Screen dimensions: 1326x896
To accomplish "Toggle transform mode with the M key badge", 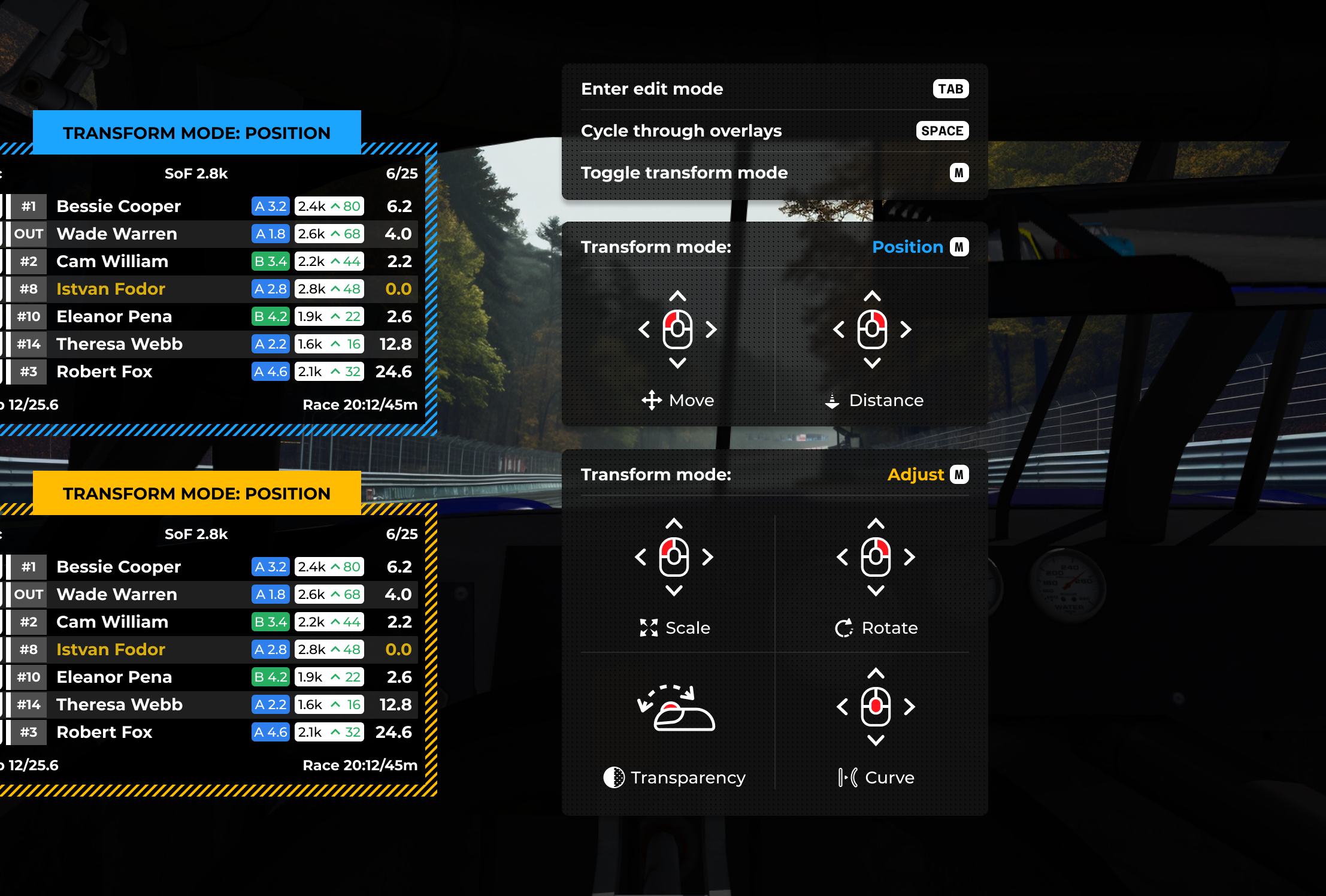I will pyautogui.click(x=959, y=172).
